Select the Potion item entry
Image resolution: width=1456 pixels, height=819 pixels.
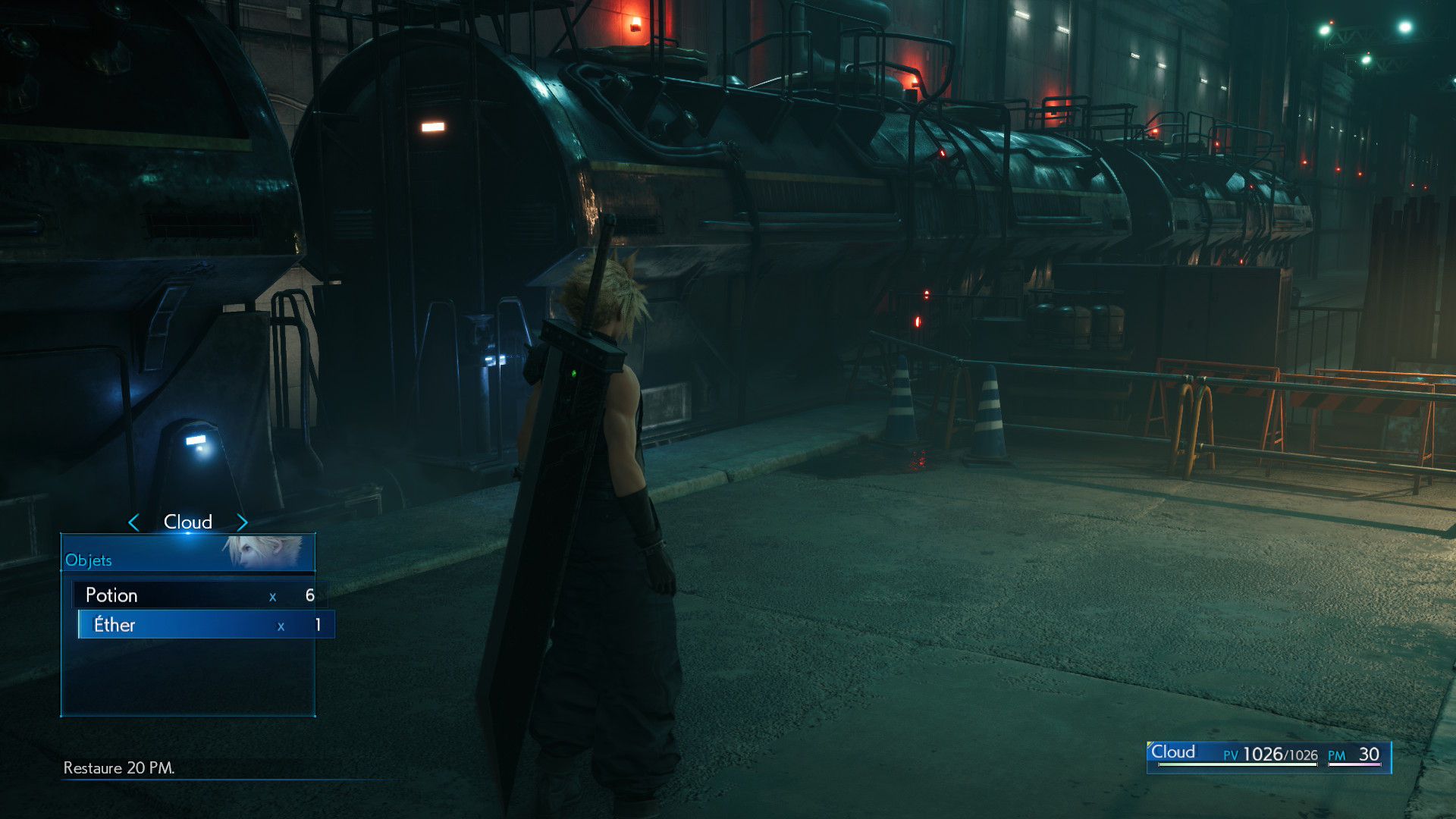(x=199, y=595)
